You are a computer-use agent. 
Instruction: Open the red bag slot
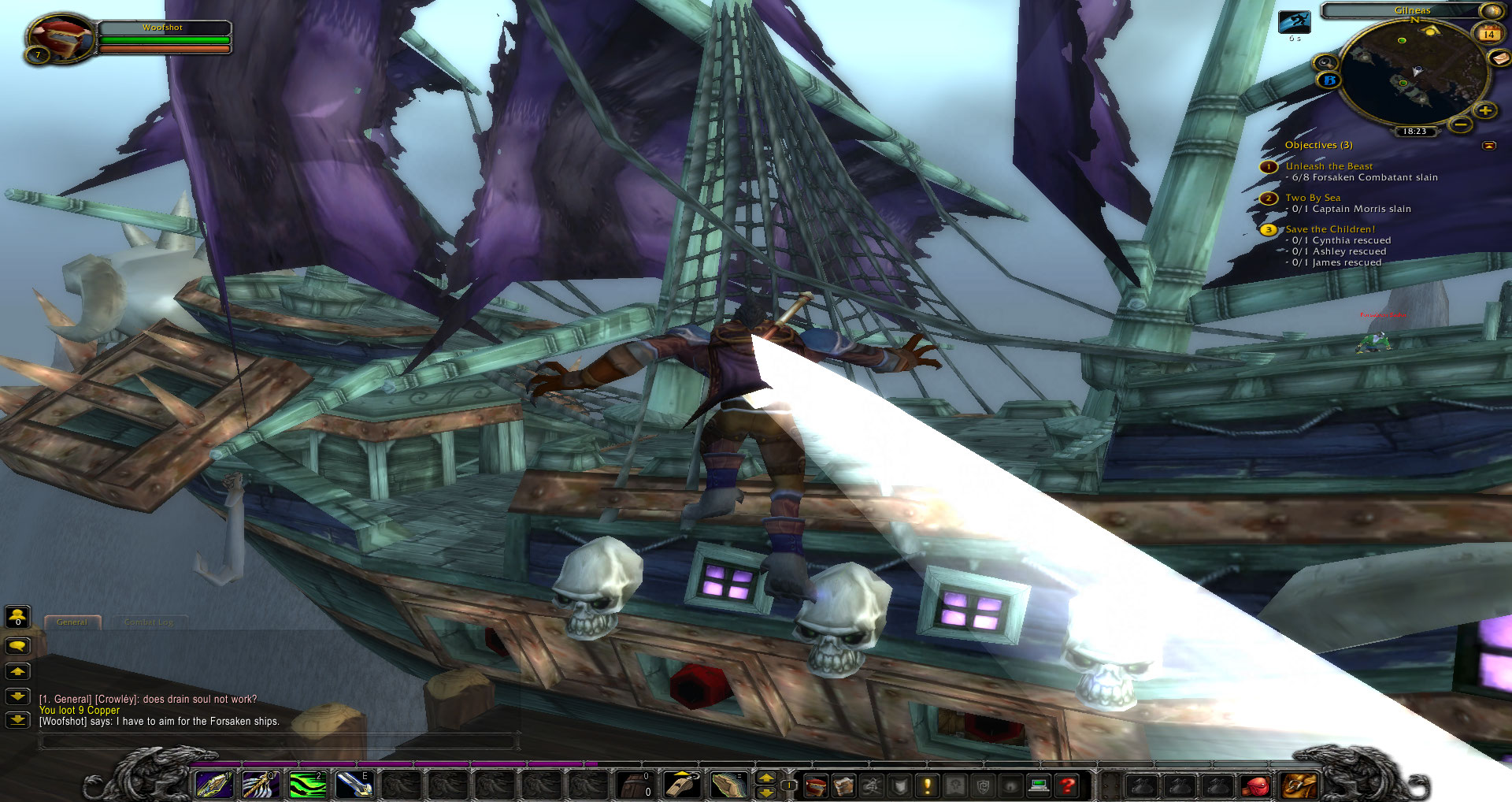[1257, 785]
